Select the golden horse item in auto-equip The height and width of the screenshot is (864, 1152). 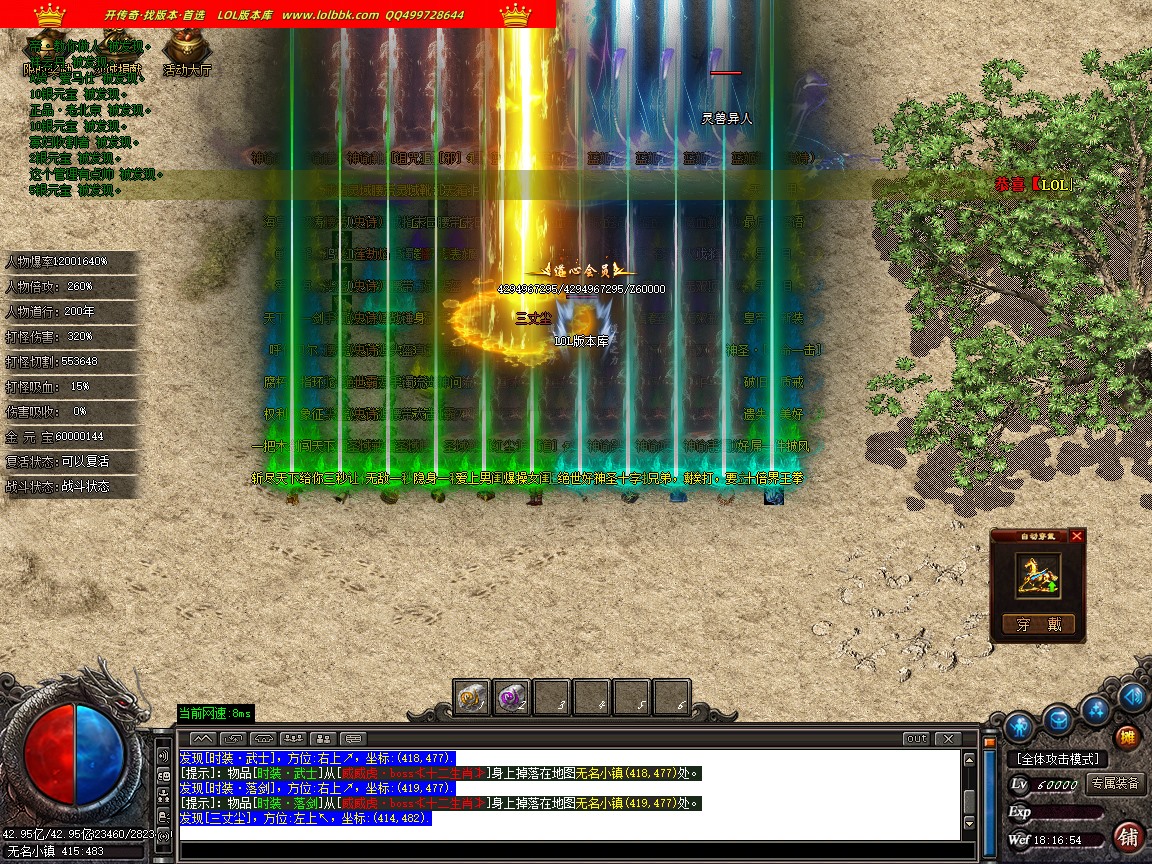click(x=1038, y=577)
